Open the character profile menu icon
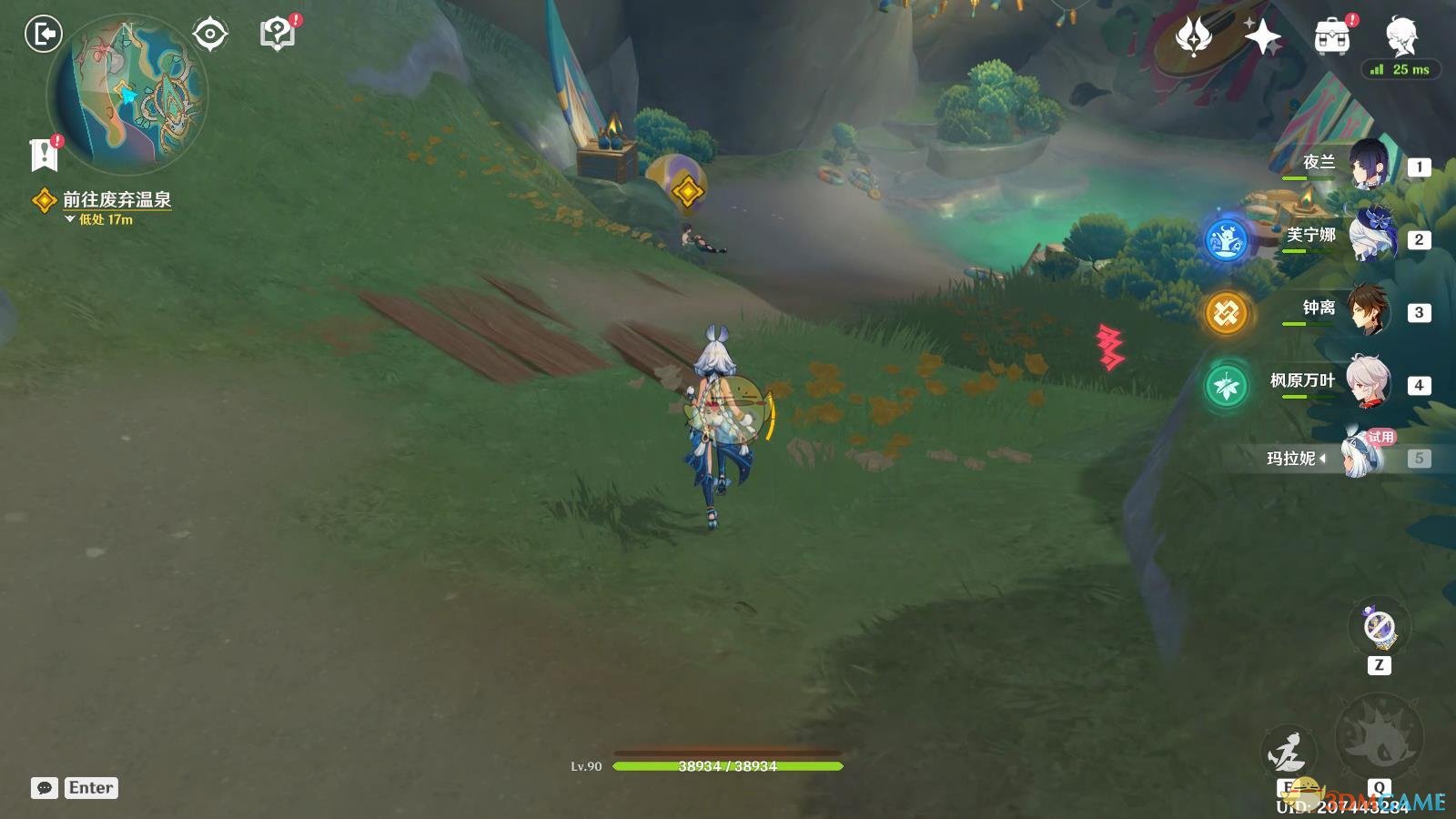This screenshot has height=819, width=1456. [x=1401, y=36]
